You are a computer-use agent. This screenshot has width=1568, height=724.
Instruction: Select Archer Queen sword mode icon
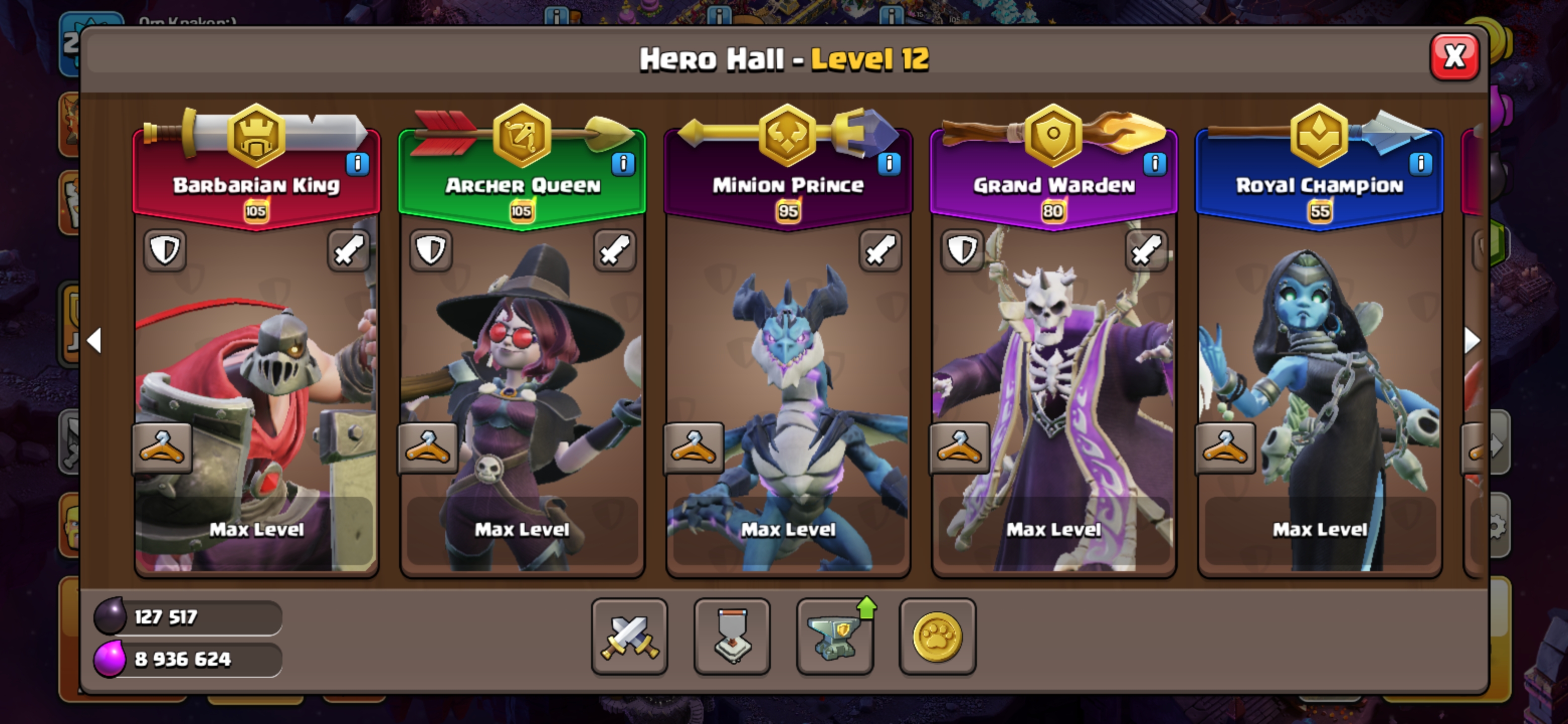614,250
